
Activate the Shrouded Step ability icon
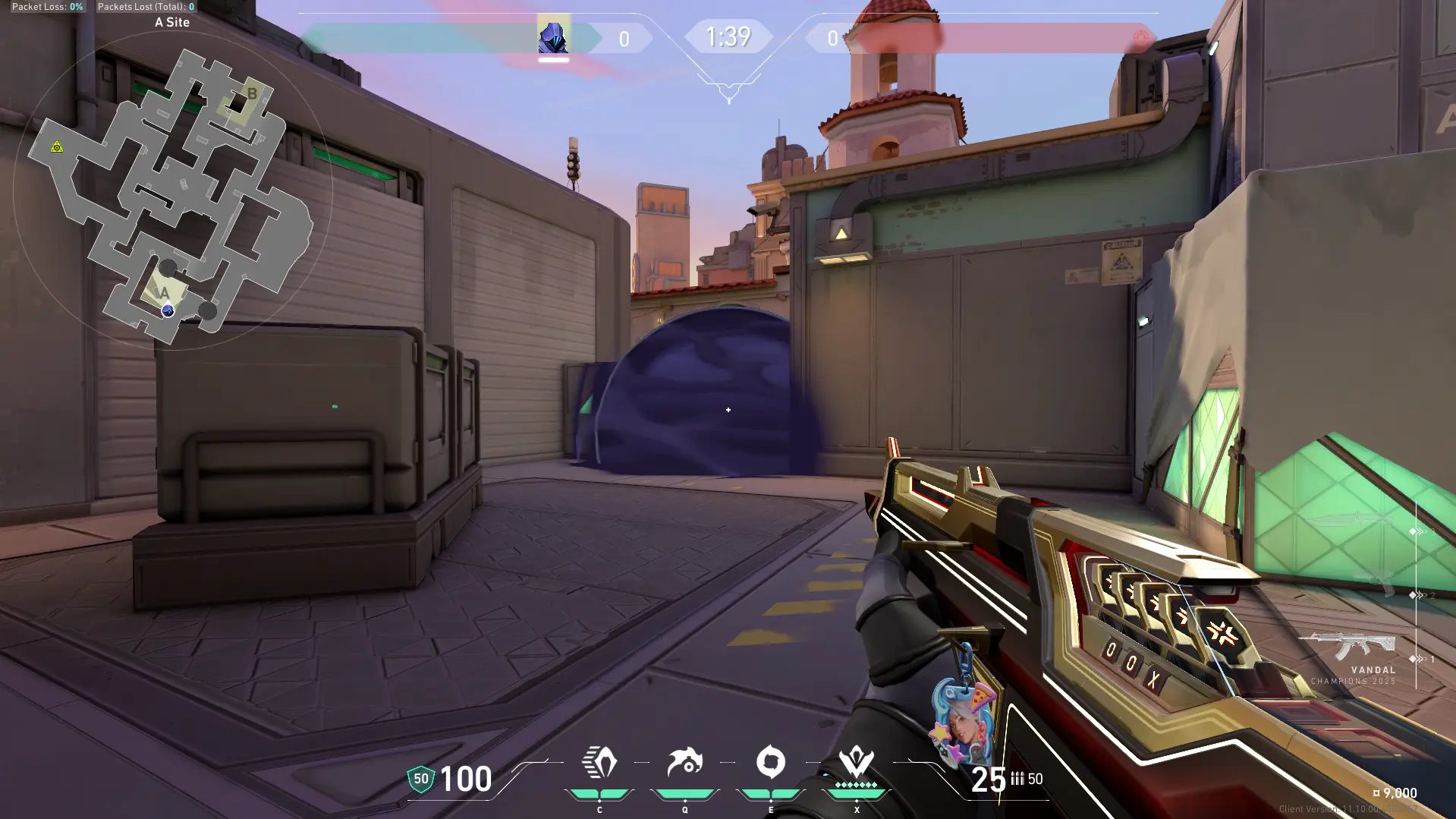click(599, 763)
